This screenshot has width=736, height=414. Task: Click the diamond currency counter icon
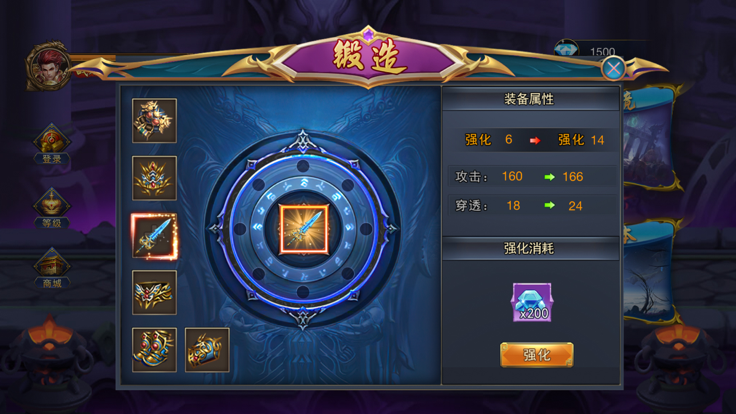pos(569,51)
